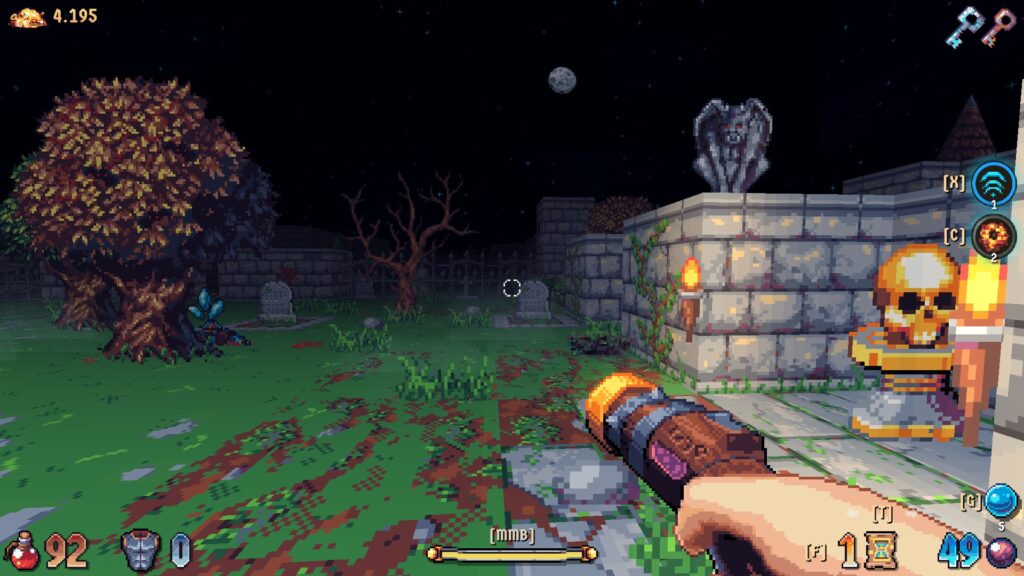Activate the blue wave ability icon
This screenshot has width=1024, height=576.
point(993,183)
